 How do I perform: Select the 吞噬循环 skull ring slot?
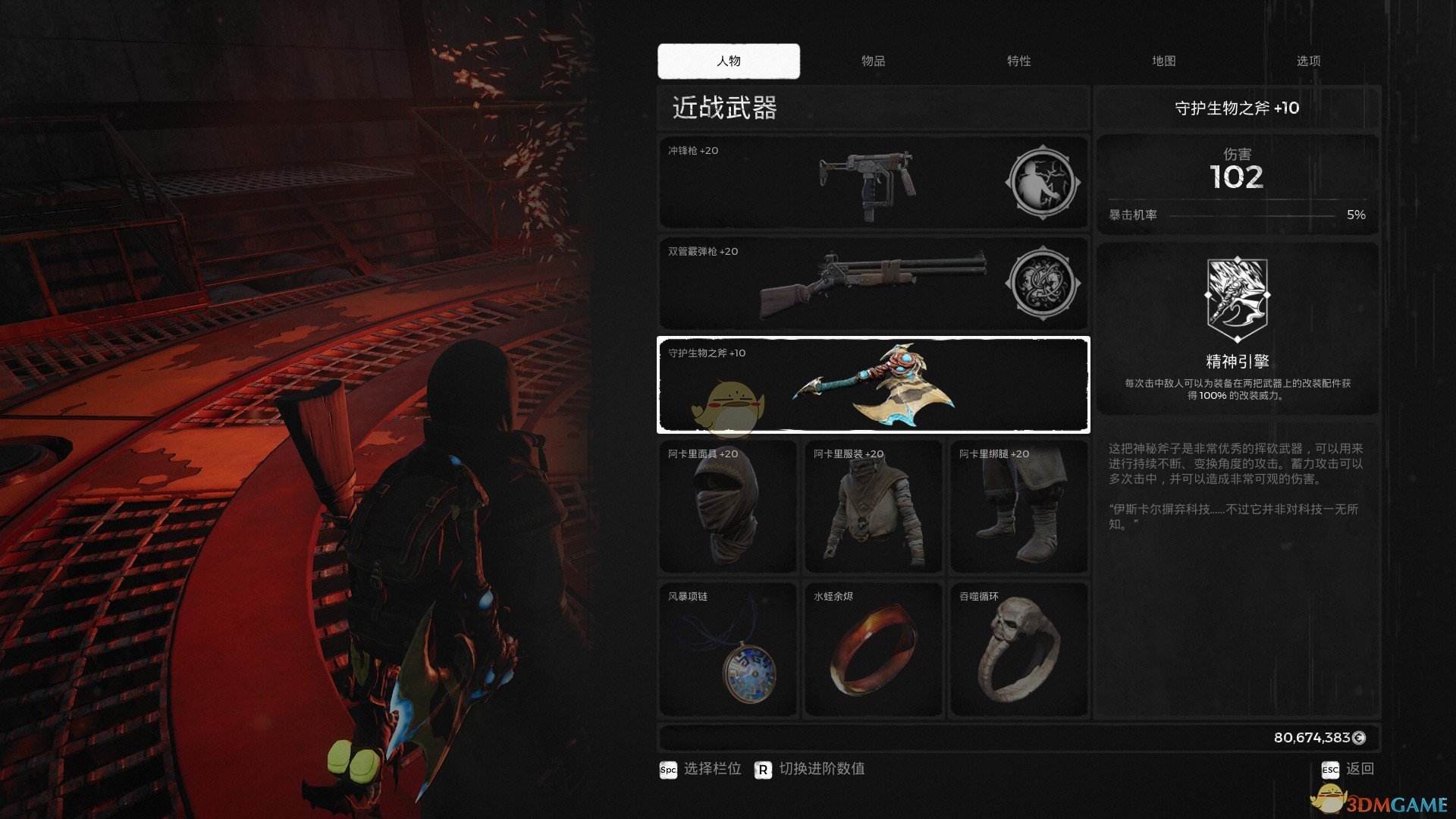(x=1018, y=649)
